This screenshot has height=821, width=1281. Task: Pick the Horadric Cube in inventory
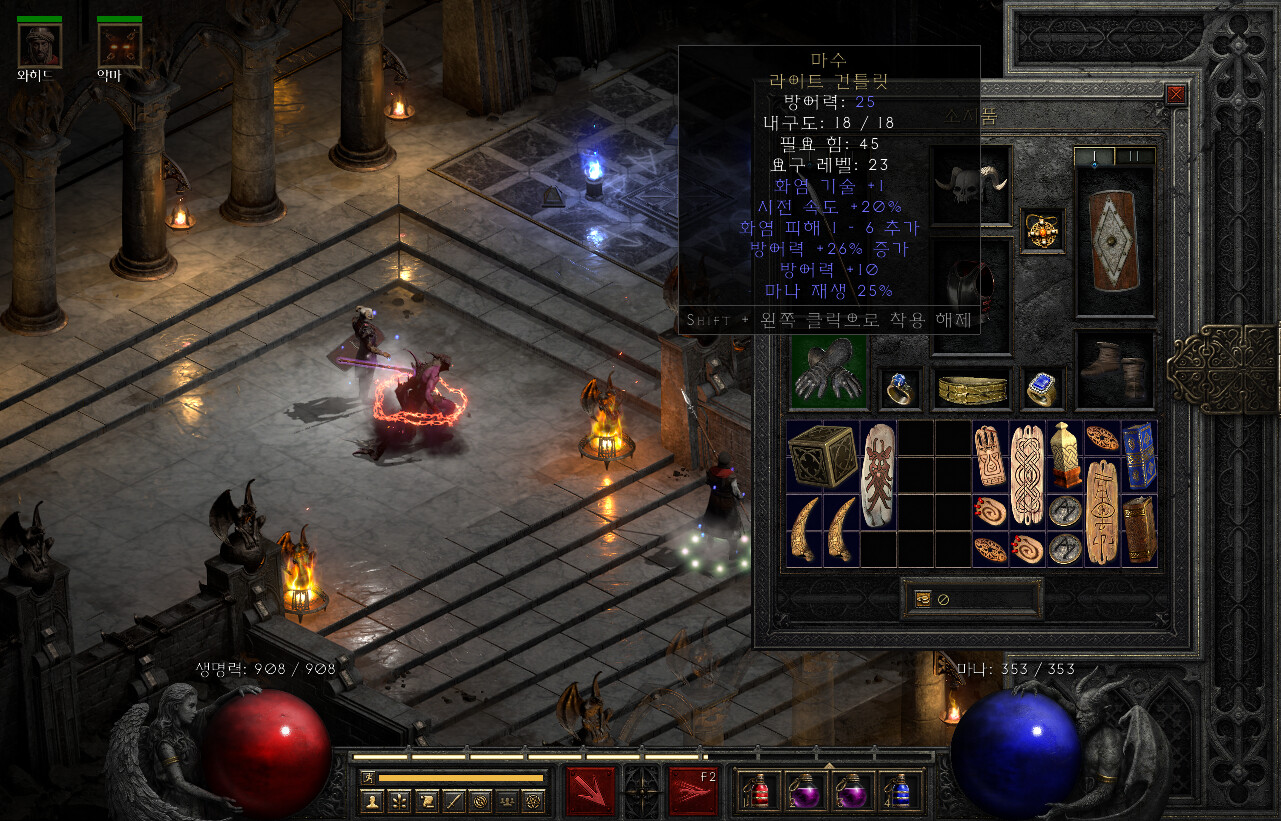(x=823, y=456)
